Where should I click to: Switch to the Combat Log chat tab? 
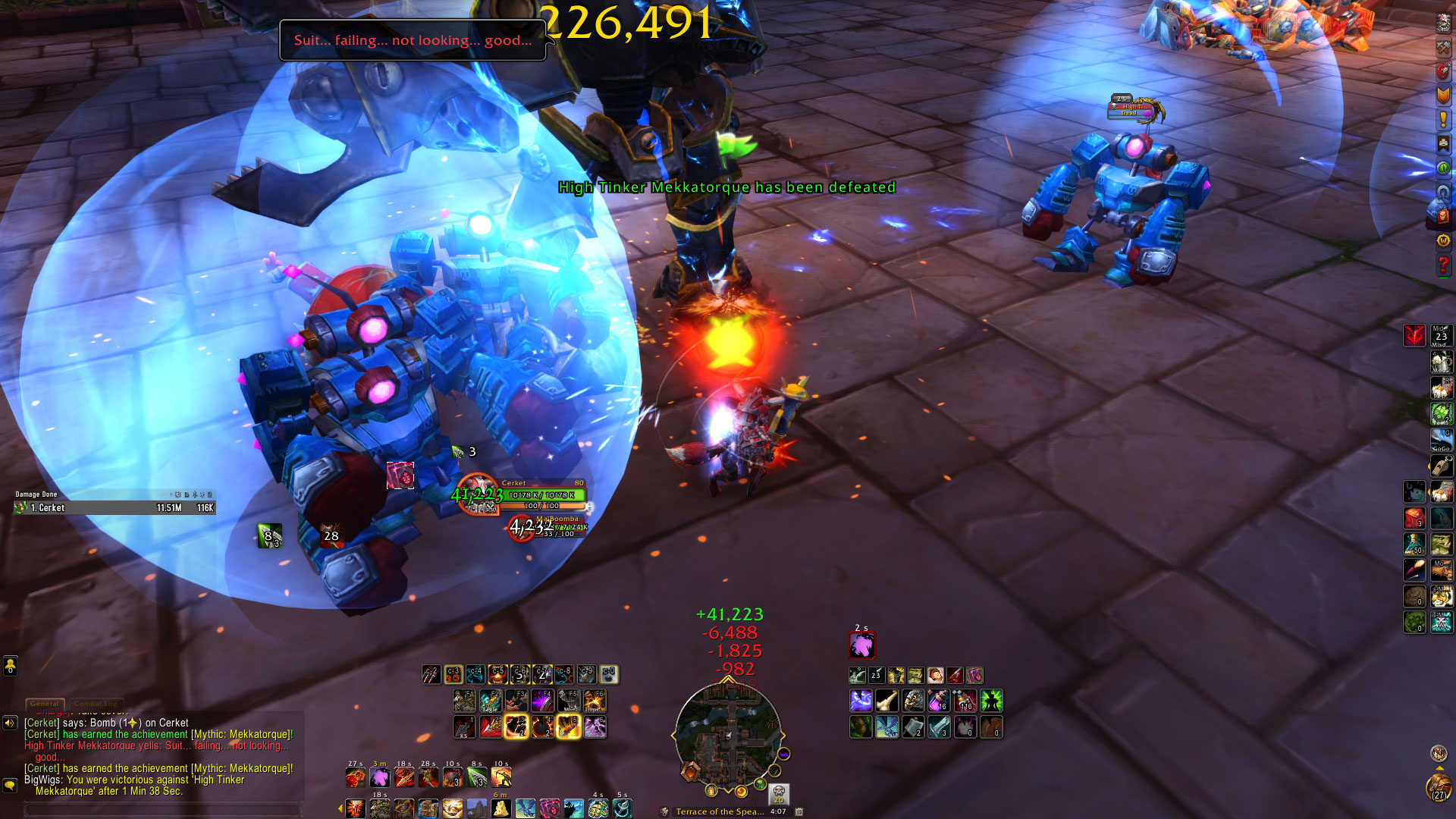[96, 704]
